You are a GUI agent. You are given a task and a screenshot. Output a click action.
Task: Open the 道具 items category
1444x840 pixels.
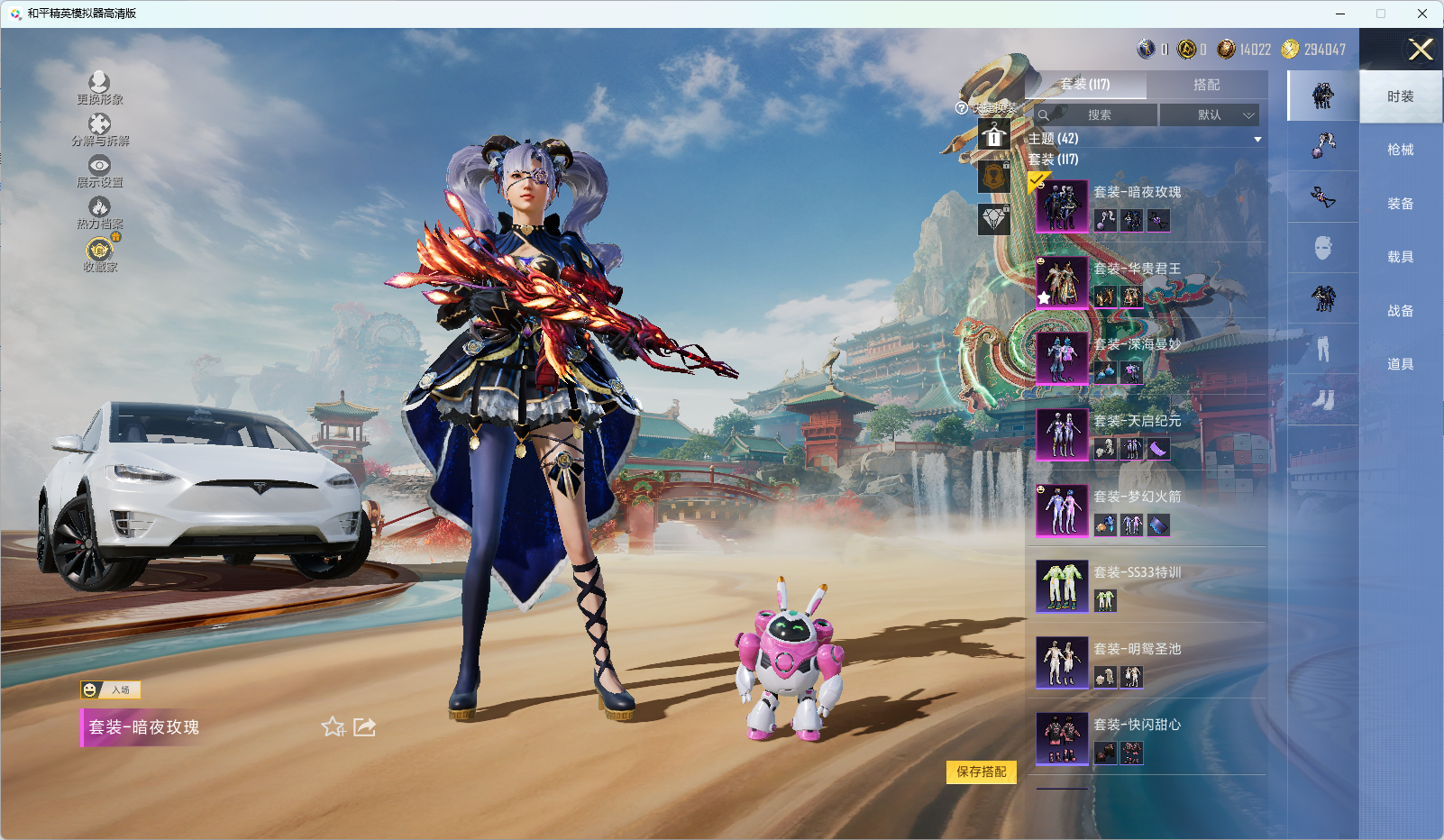(x=1400, y=364)
